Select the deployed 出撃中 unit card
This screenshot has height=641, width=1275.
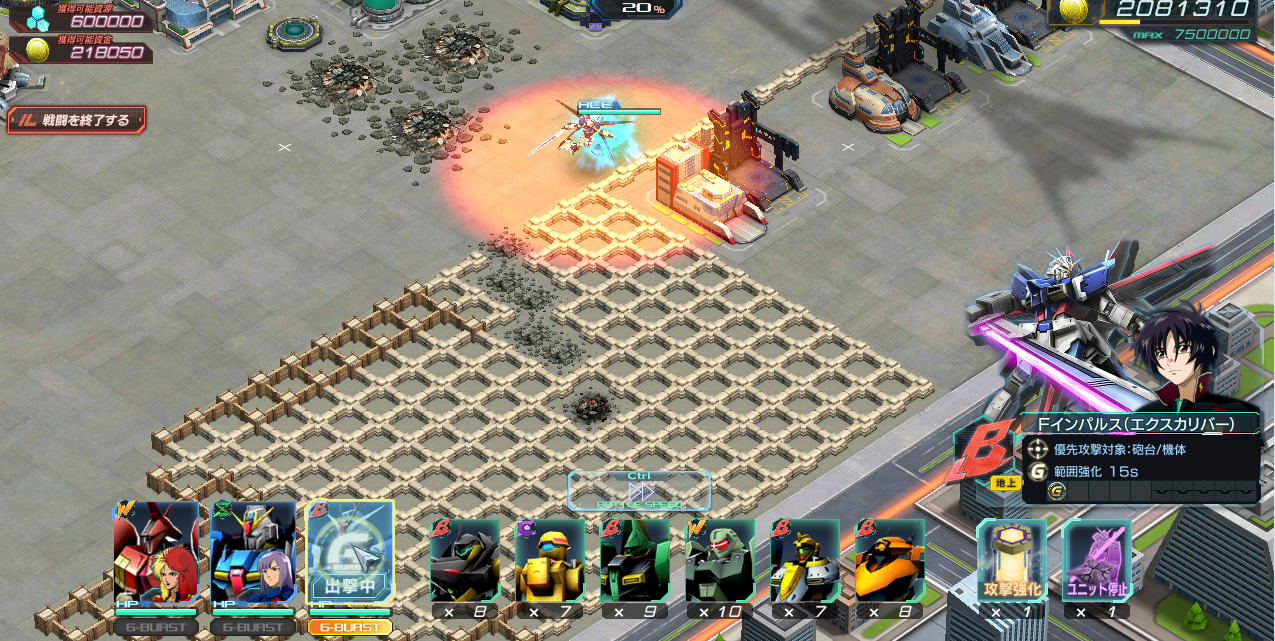[350, 554]
